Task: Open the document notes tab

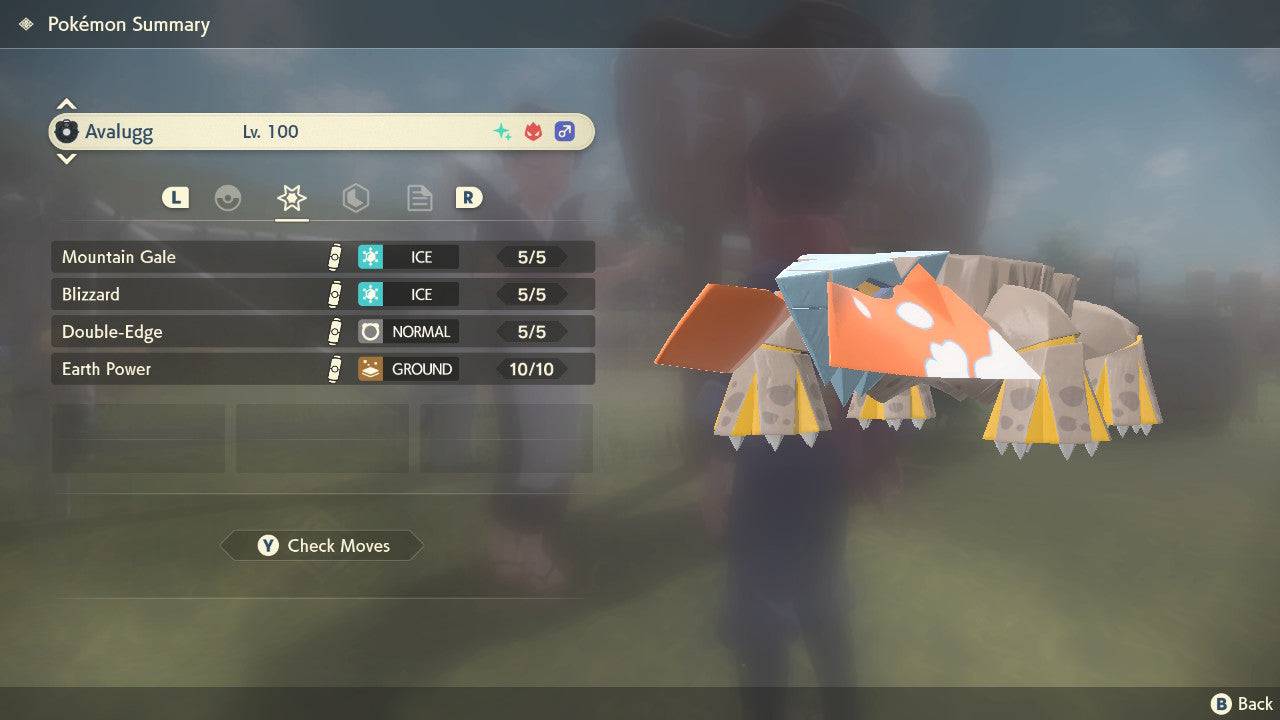Action: point(419,198)
